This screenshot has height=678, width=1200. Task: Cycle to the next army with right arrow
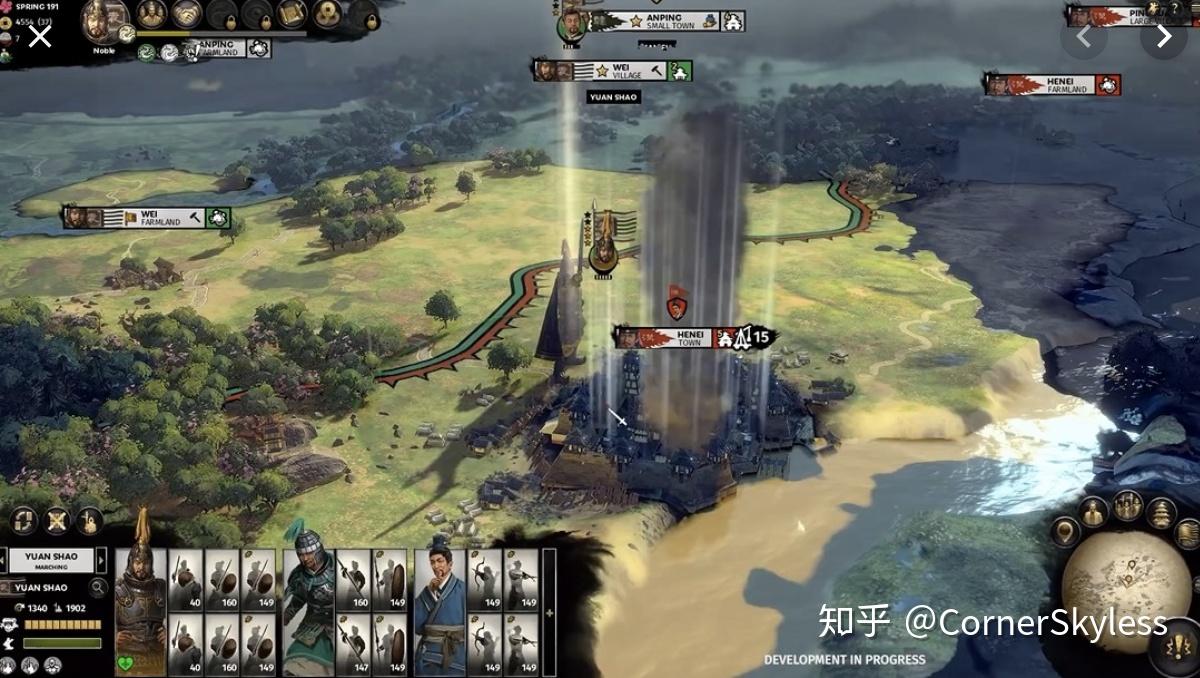100,561
